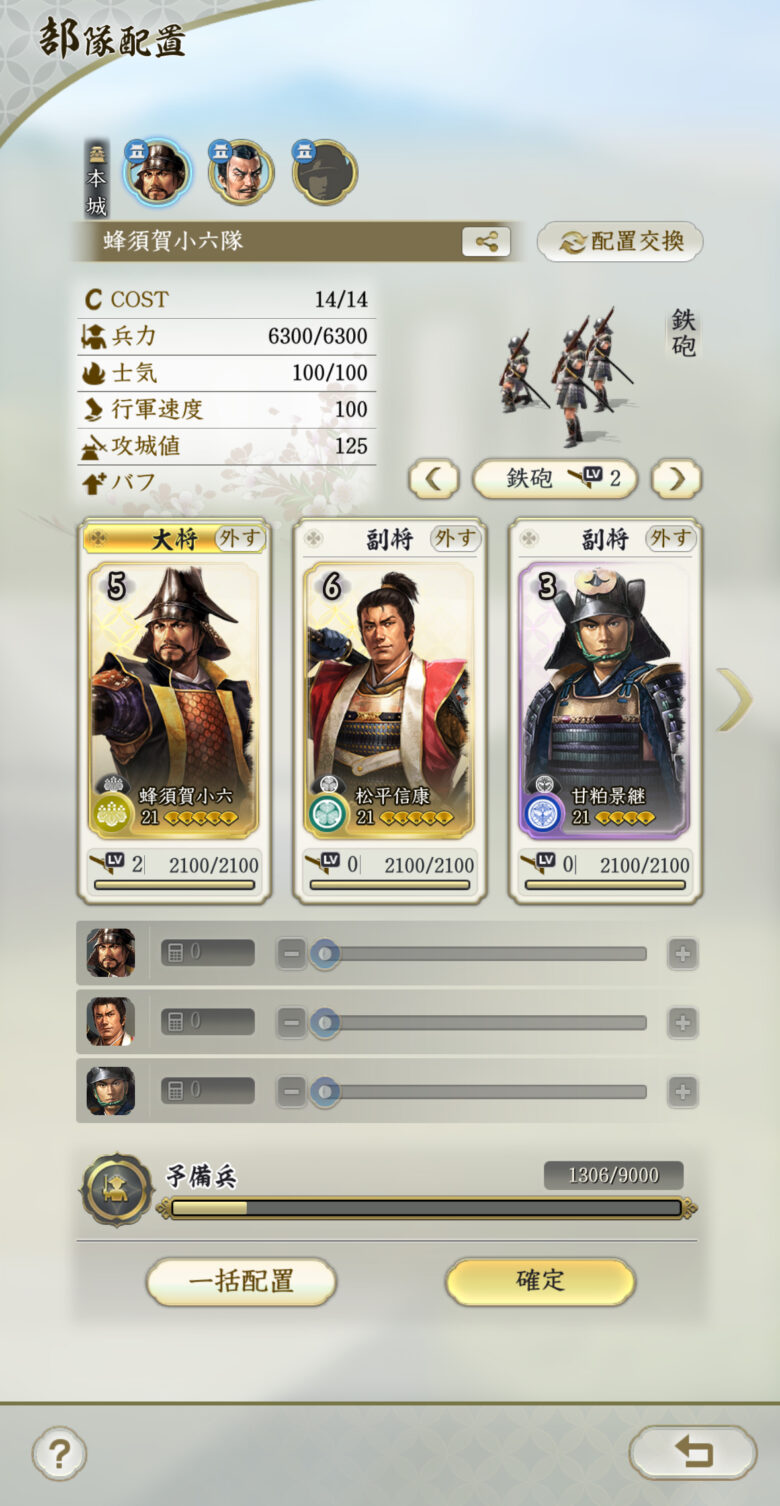Remove 松平信康 using the 外す button

tap(455, 539)
